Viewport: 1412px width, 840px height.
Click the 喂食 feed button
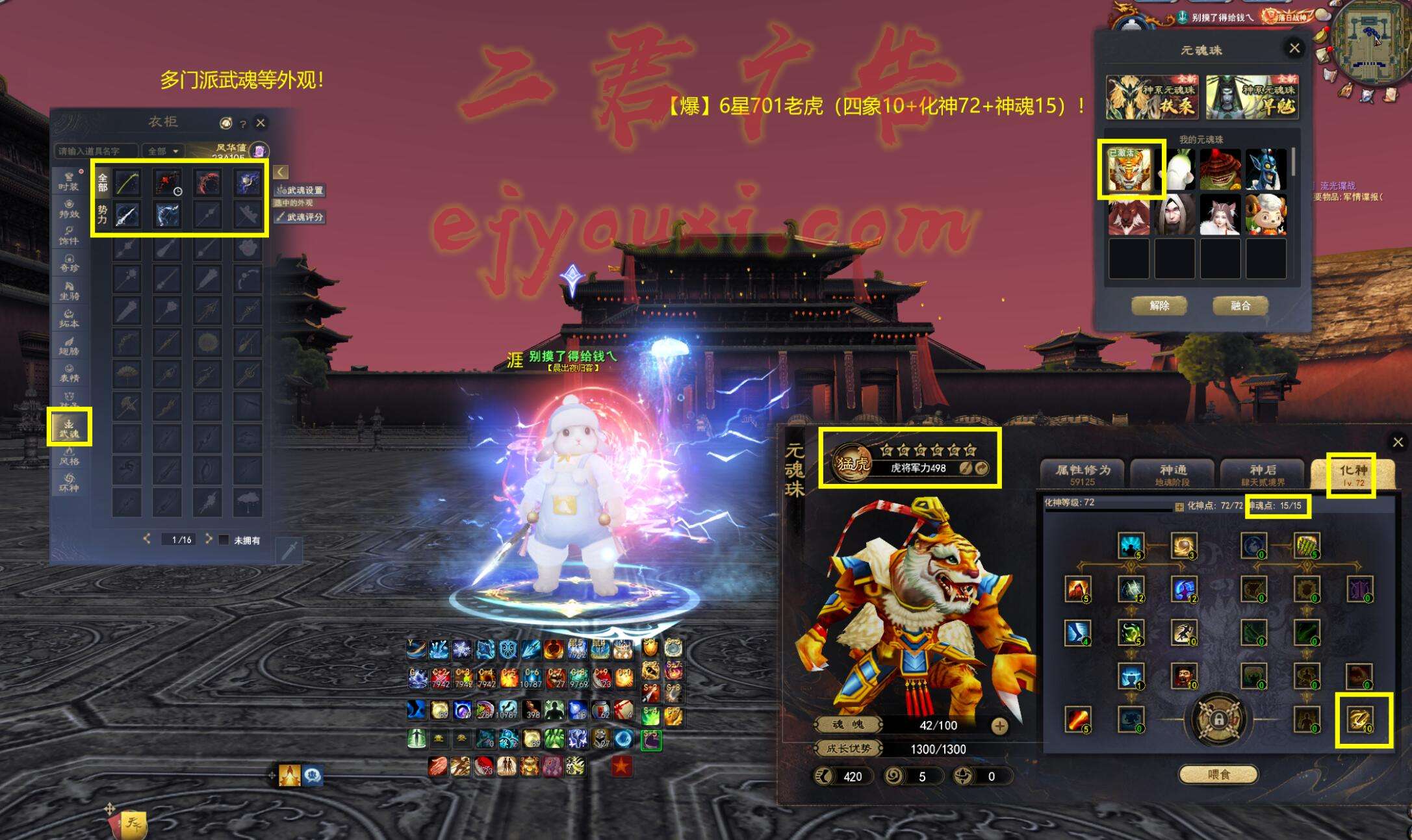(1218, 774)
